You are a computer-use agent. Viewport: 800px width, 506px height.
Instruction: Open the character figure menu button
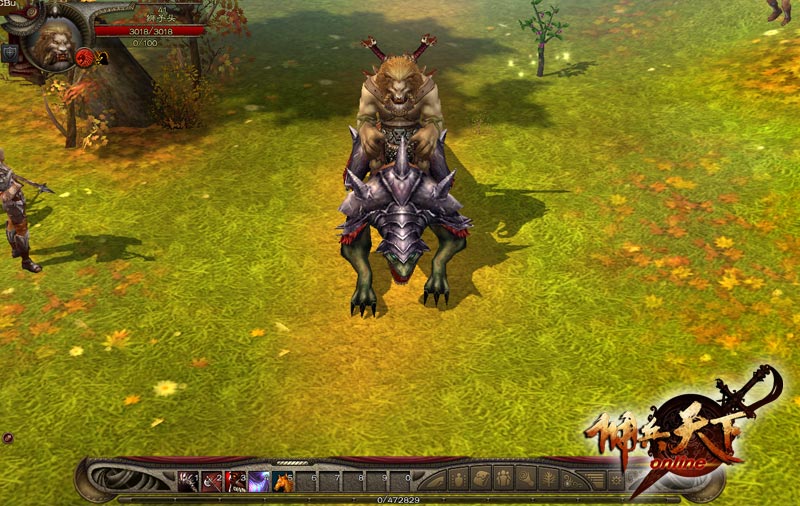pos(458,479)
